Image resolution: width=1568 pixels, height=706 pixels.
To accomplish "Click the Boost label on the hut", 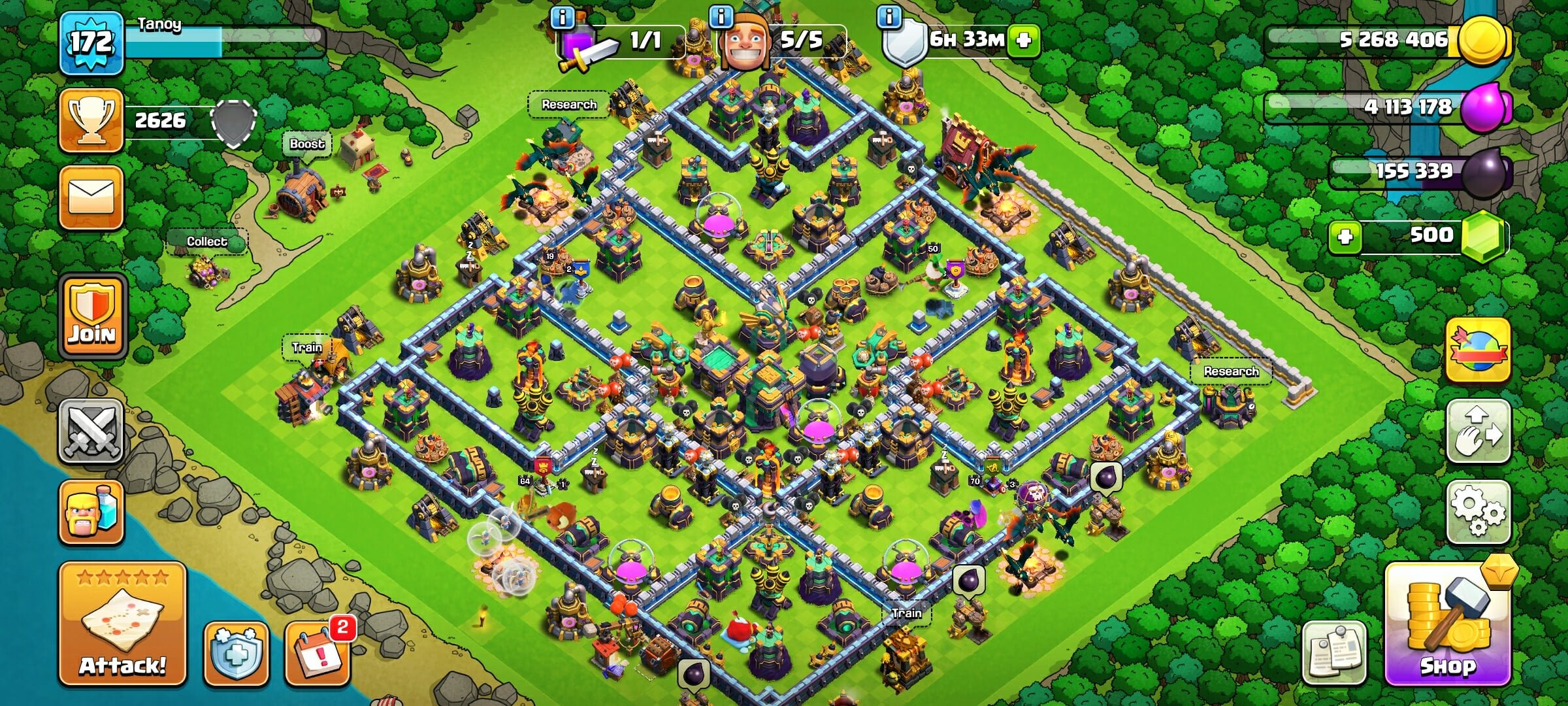I will click(307, 144).
